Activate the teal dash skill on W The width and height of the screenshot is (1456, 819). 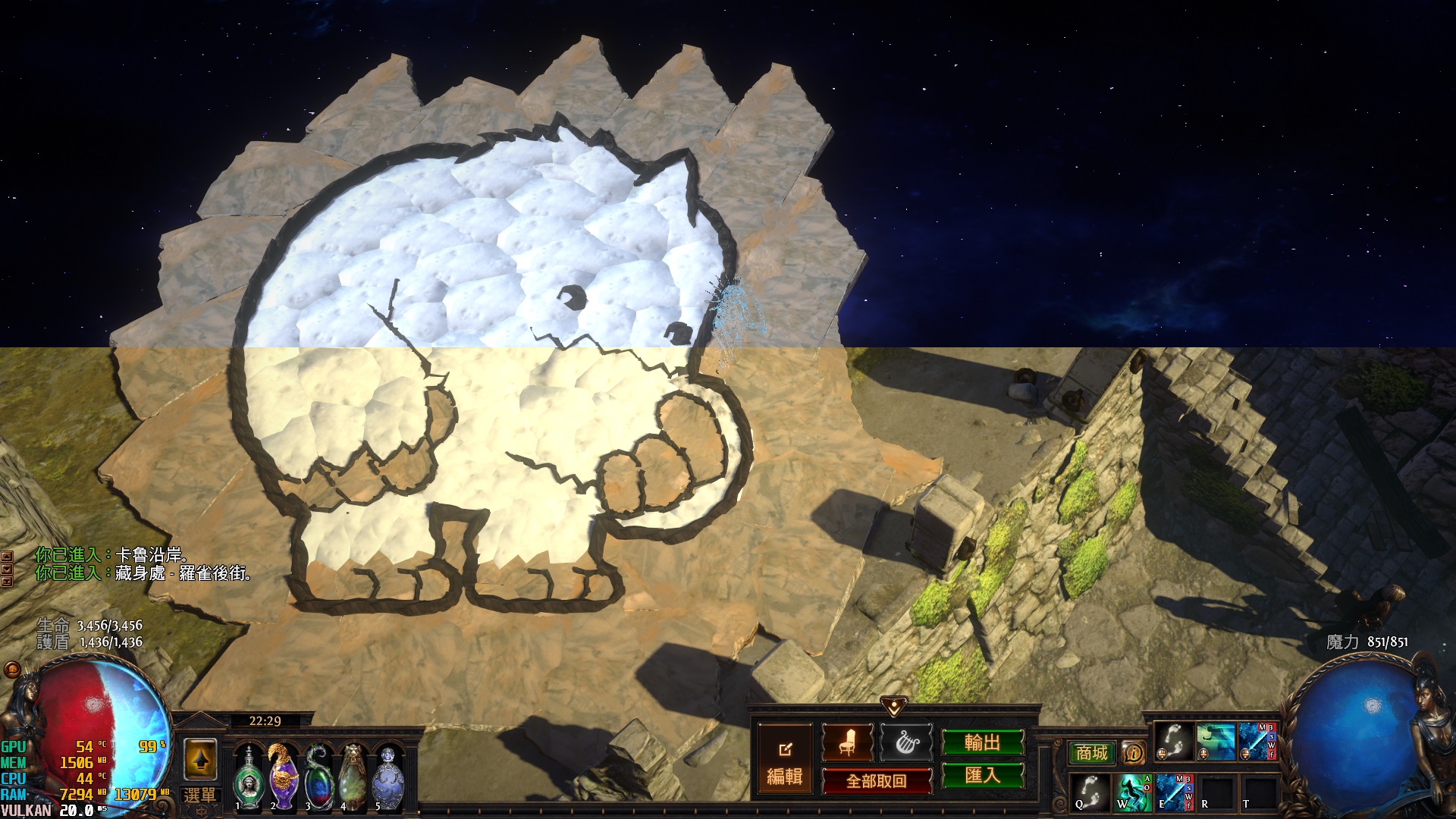click(x=1133, y=792)
